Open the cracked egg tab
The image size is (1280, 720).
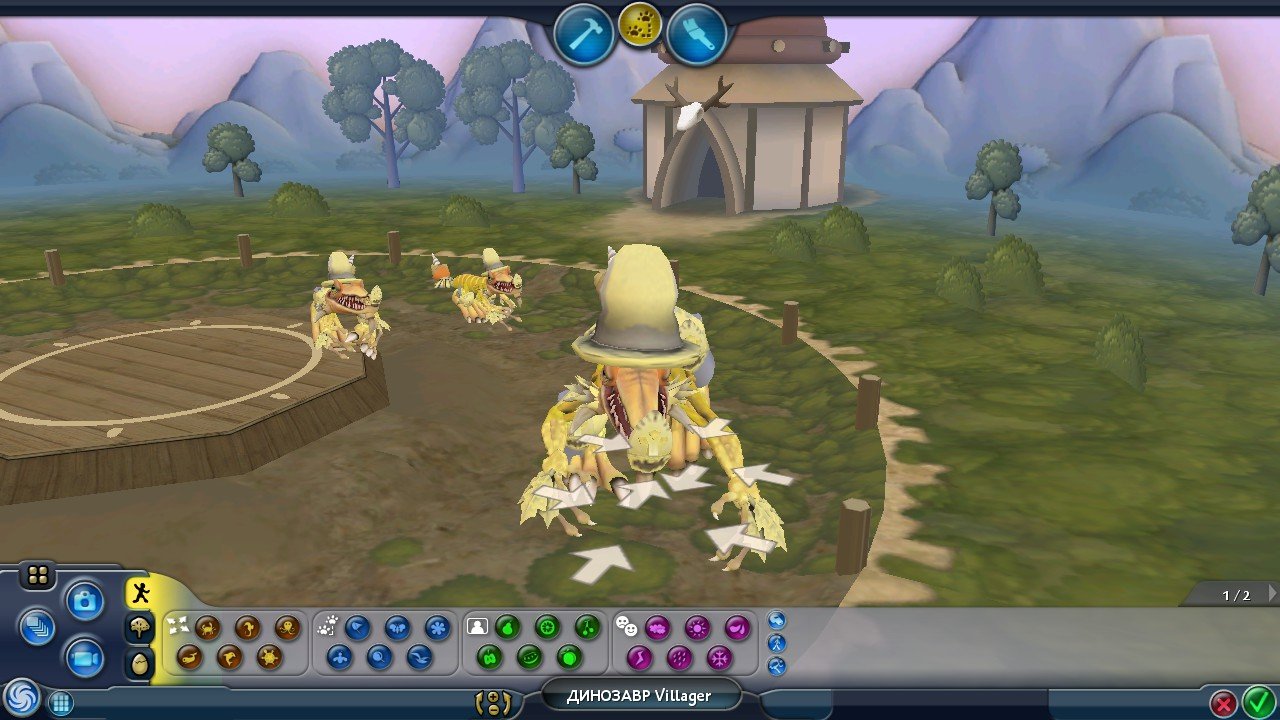(141, 662)
